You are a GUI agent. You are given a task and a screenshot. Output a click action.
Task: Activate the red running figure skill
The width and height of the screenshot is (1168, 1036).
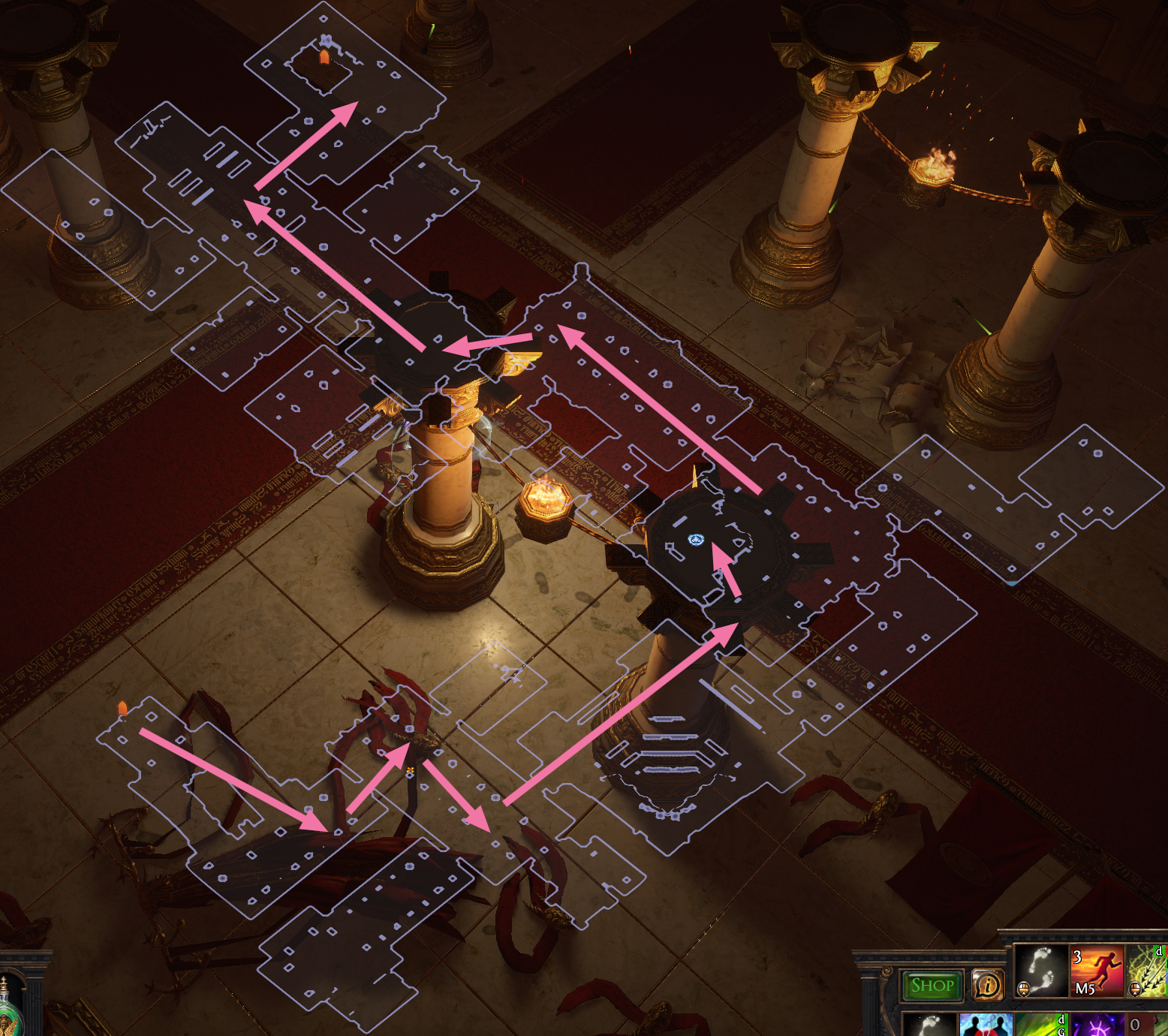[1096, 971]
